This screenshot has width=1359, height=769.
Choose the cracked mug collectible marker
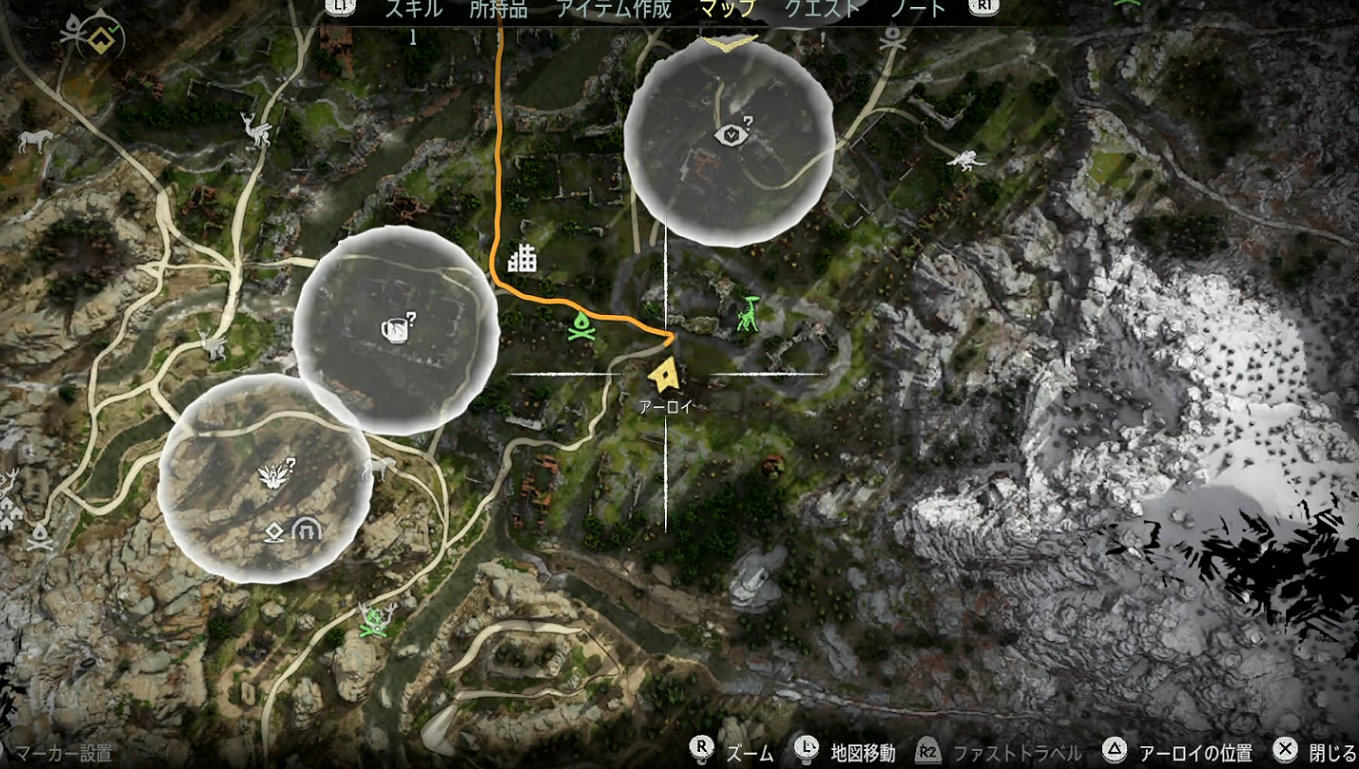click(392, 328)
